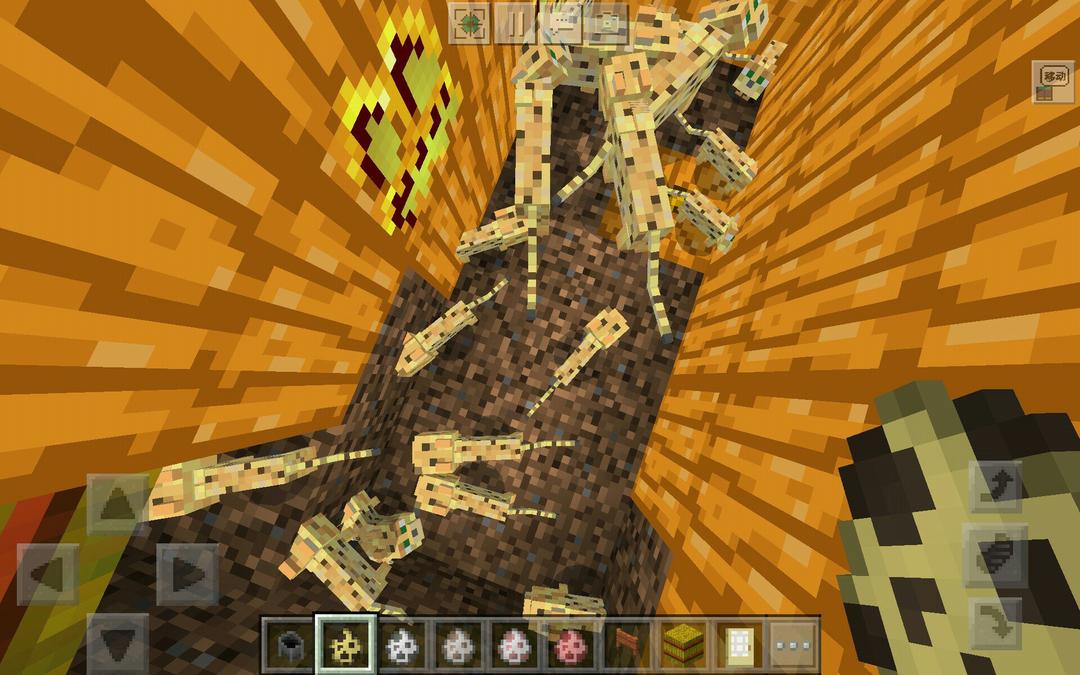Screen dimensions: 1080x675
Task: Tap the move backward arrow
Action: click(118, 642)
